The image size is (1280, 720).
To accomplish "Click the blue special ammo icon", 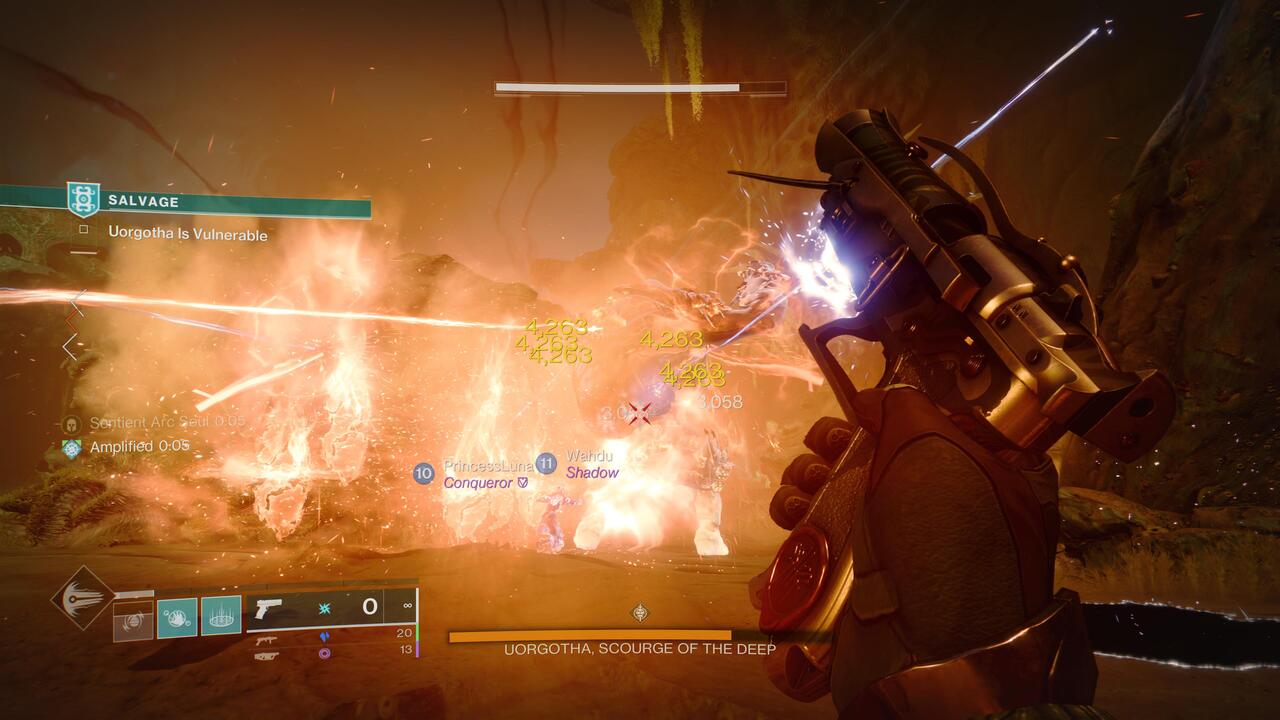I will point(326,637).
